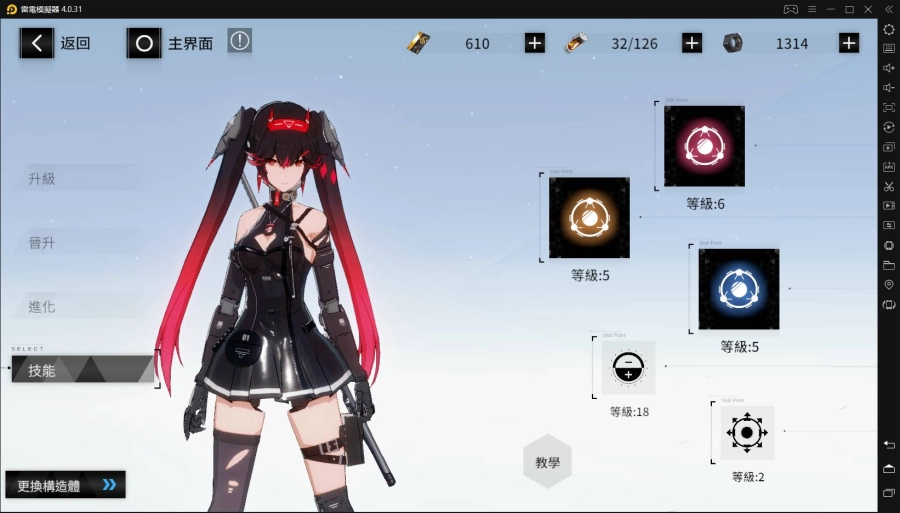
Task: Minimize the emulator window
Action: pyautogui.click(x=829, y=9)
